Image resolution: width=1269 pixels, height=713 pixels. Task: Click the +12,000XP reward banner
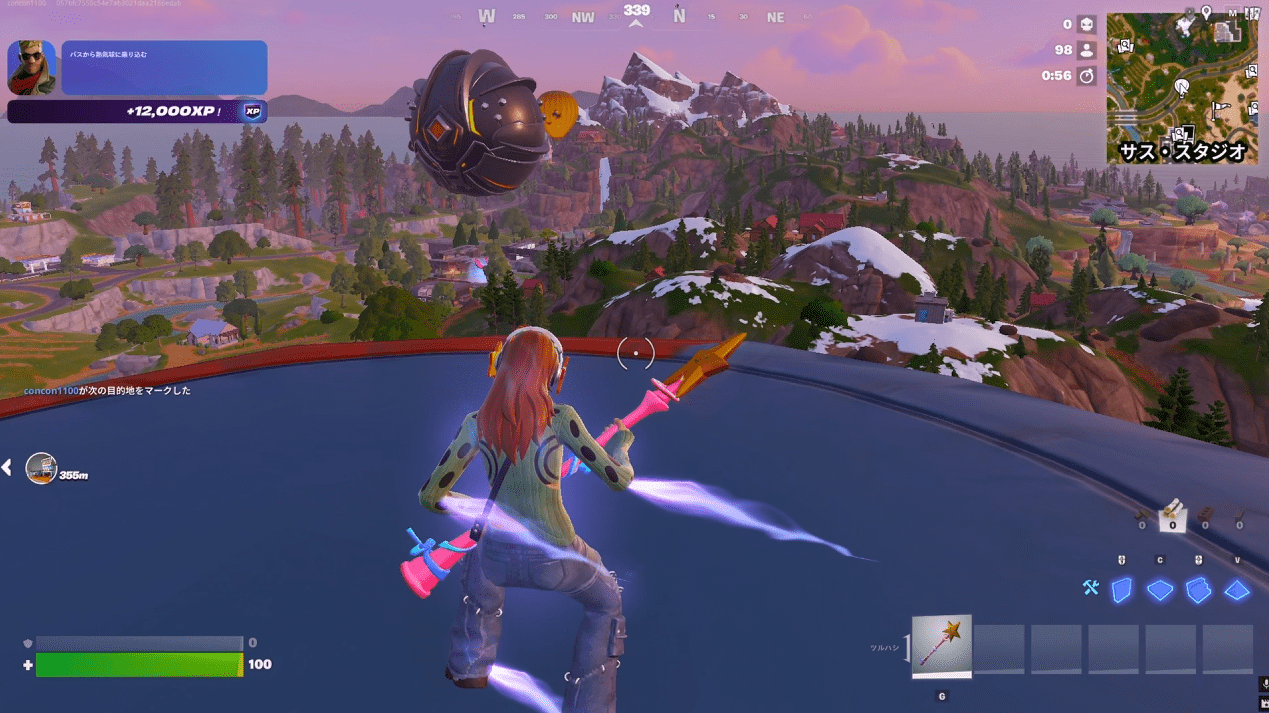[x=137, y=112]
